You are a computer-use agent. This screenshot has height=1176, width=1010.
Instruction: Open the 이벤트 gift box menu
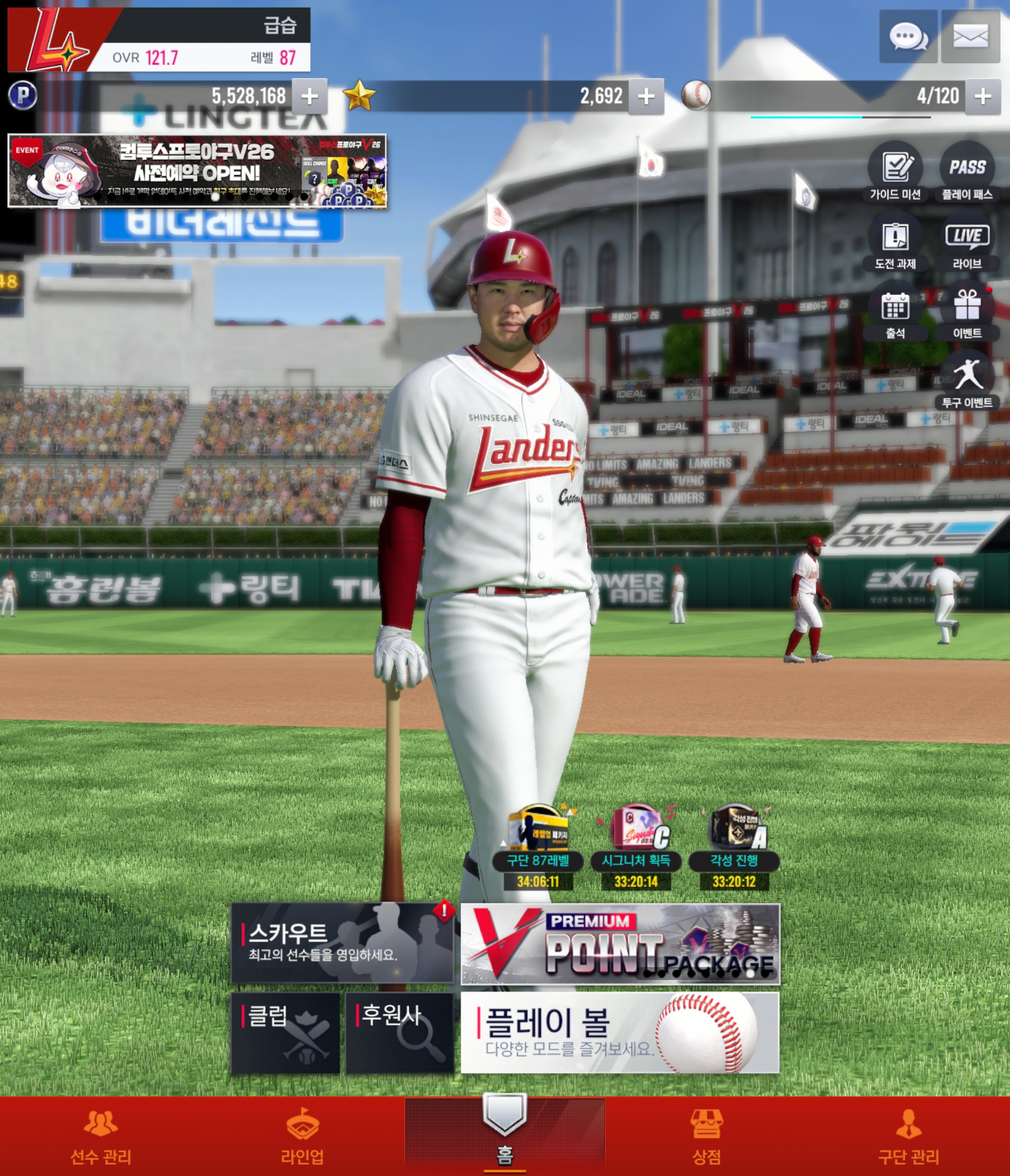coord(967,311)
